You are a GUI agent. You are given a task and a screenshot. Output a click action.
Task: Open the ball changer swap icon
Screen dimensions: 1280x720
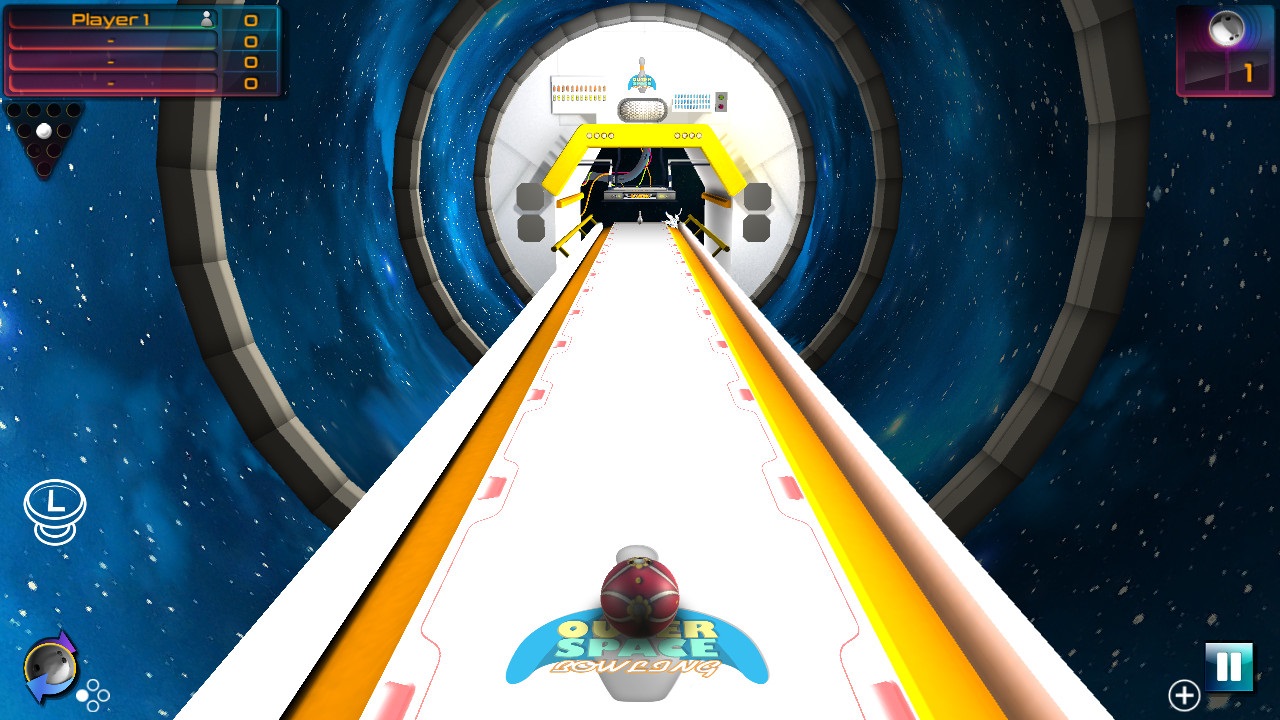[50, 663]
